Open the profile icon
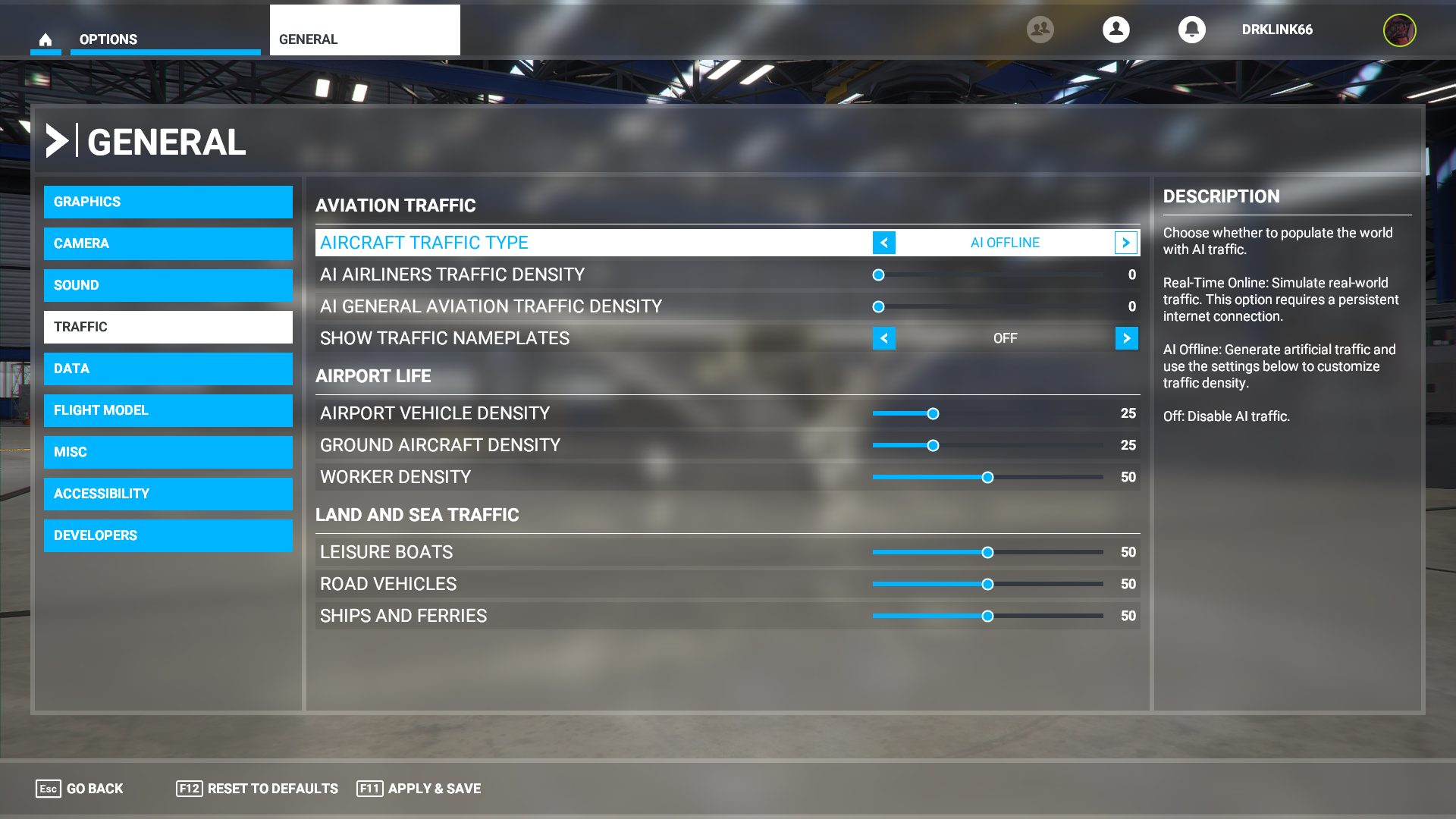1456x819 pixels. [x=1116, y=30]
